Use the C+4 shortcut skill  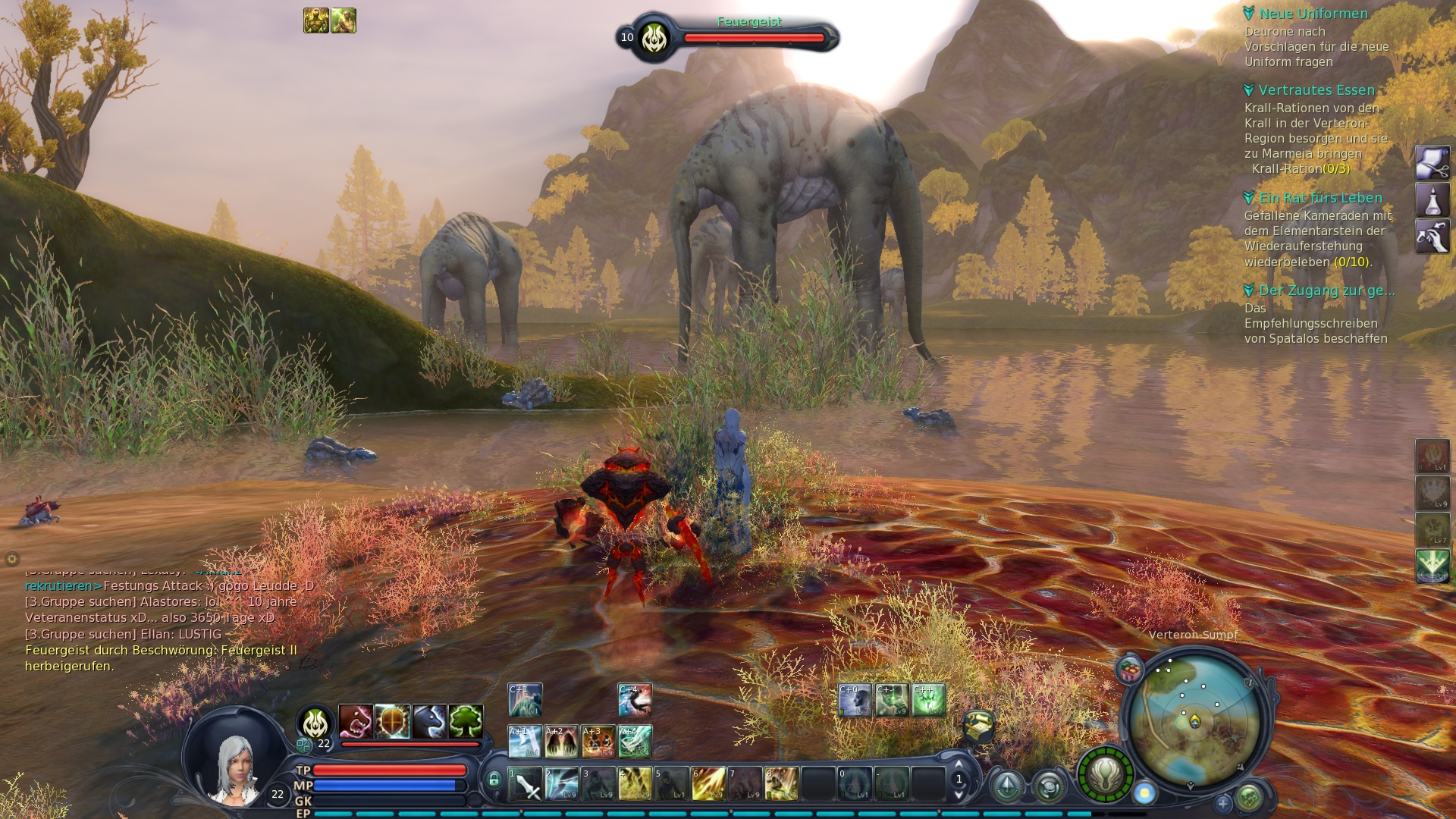point(635,700)
